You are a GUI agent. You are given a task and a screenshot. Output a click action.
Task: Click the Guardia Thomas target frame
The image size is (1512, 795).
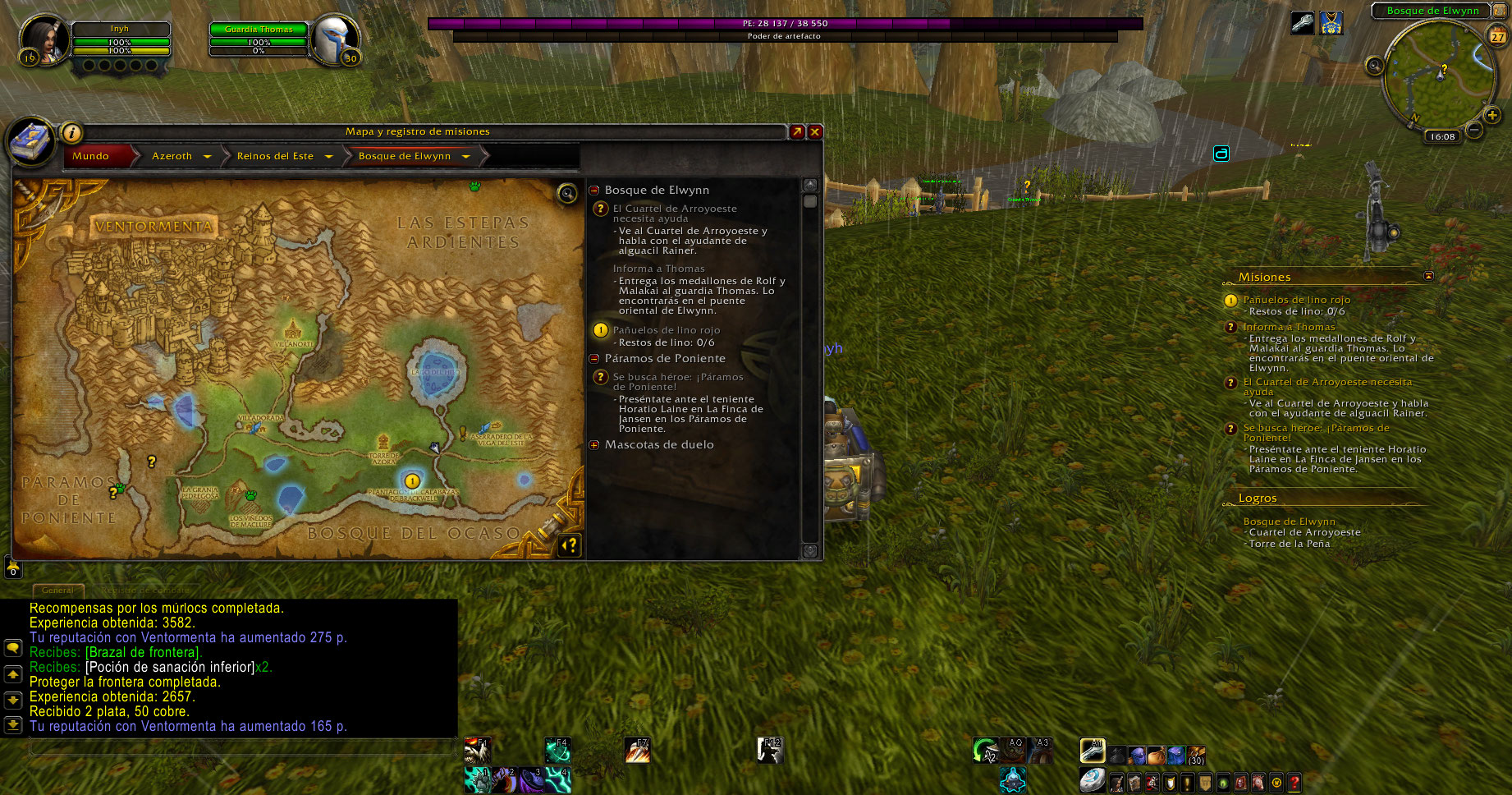pos(259,39)
